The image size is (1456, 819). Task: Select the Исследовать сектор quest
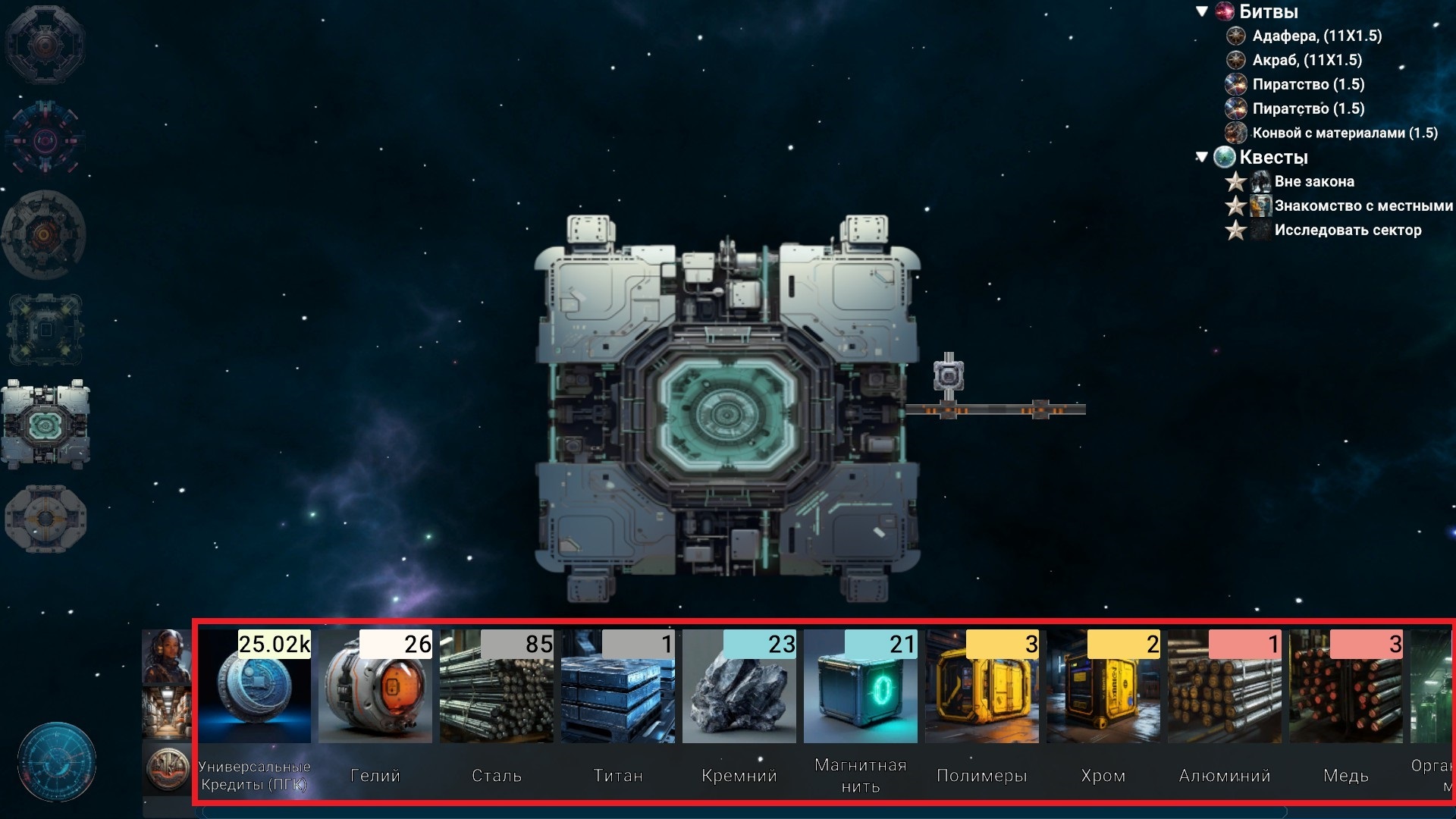coord(1347,230)
